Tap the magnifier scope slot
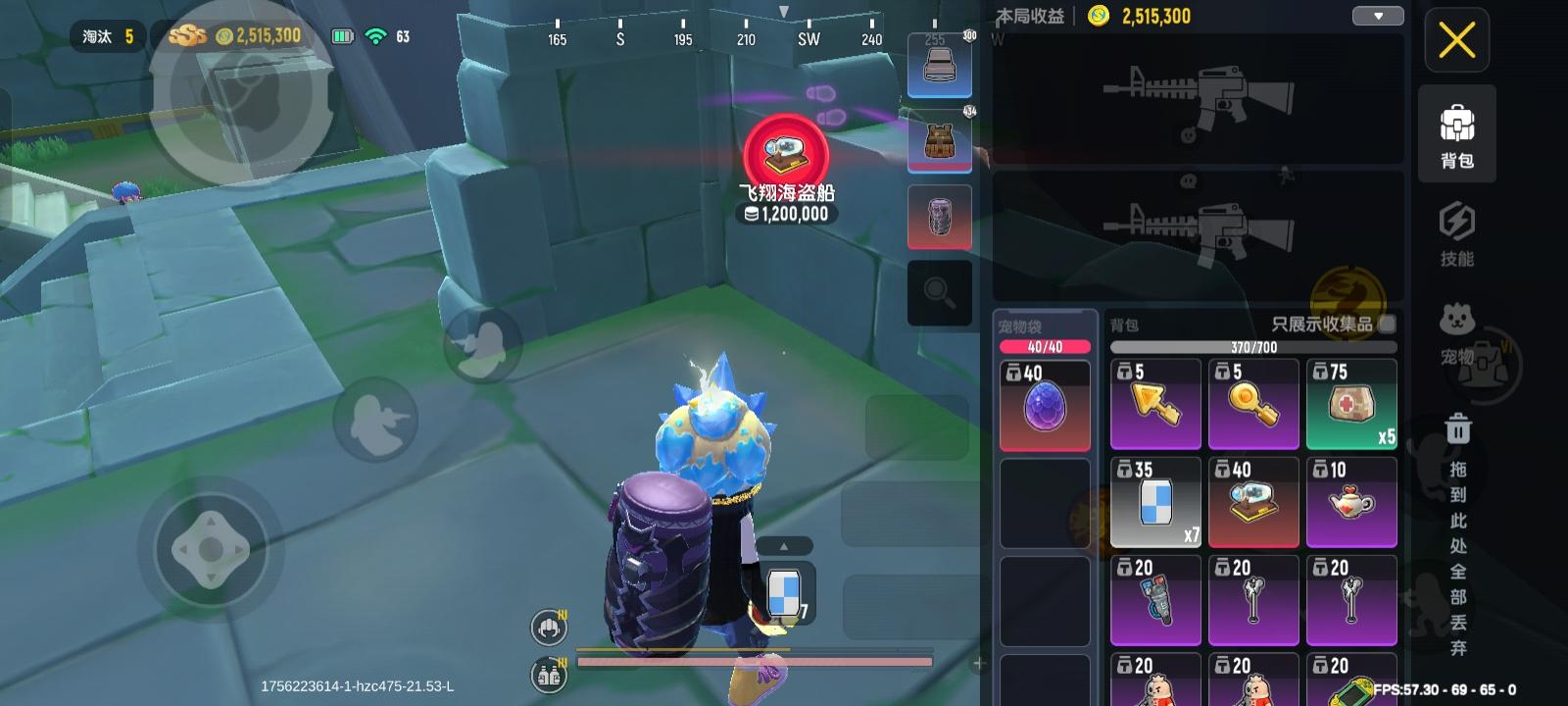Viewport: 1568px width, 706px height. (x=939, y=291)
